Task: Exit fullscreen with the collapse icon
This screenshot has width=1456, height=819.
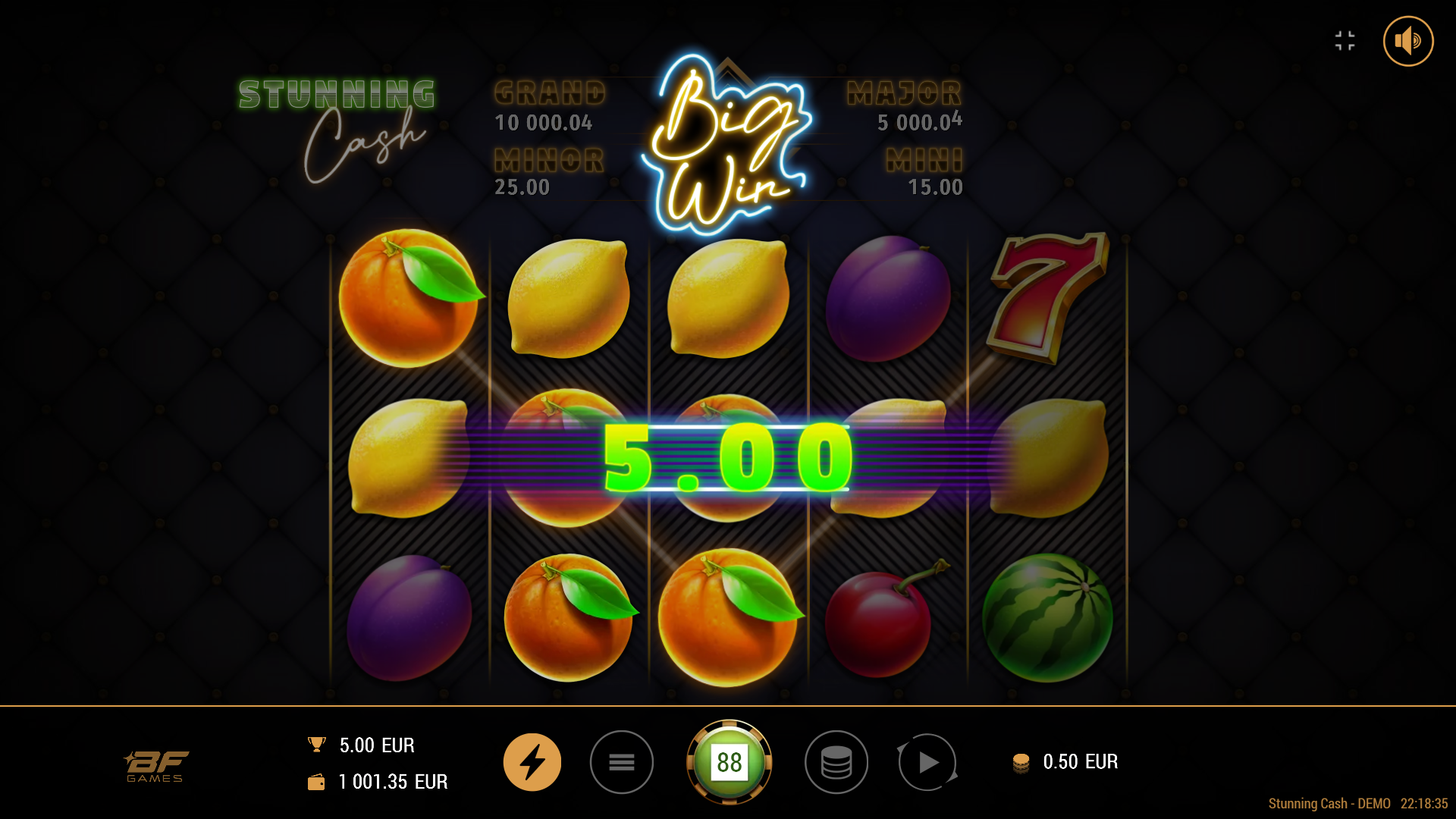Action: tap(1345, 41)
